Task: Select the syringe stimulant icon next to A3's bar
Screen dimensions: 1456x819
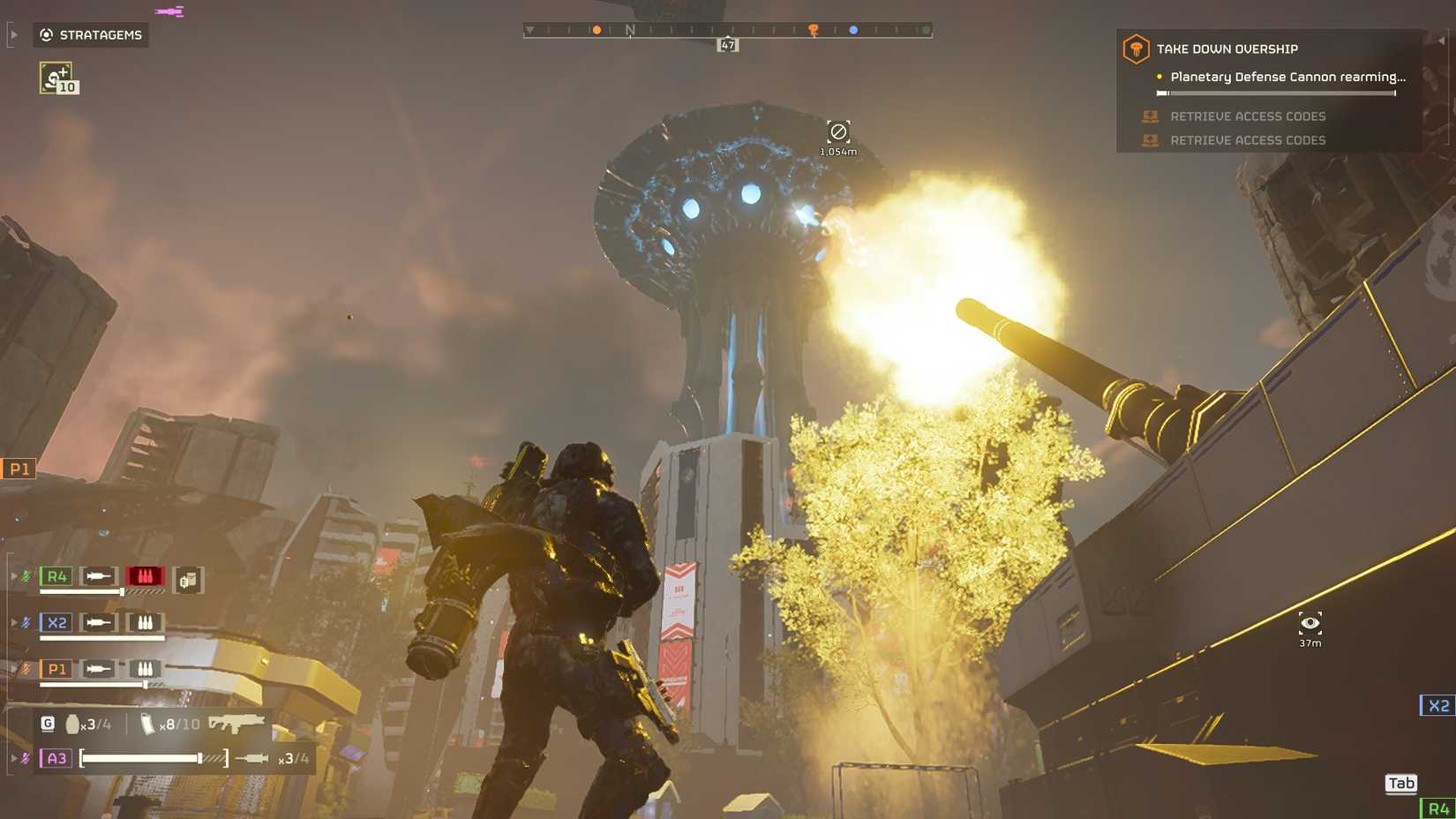Action: point(252,757)
